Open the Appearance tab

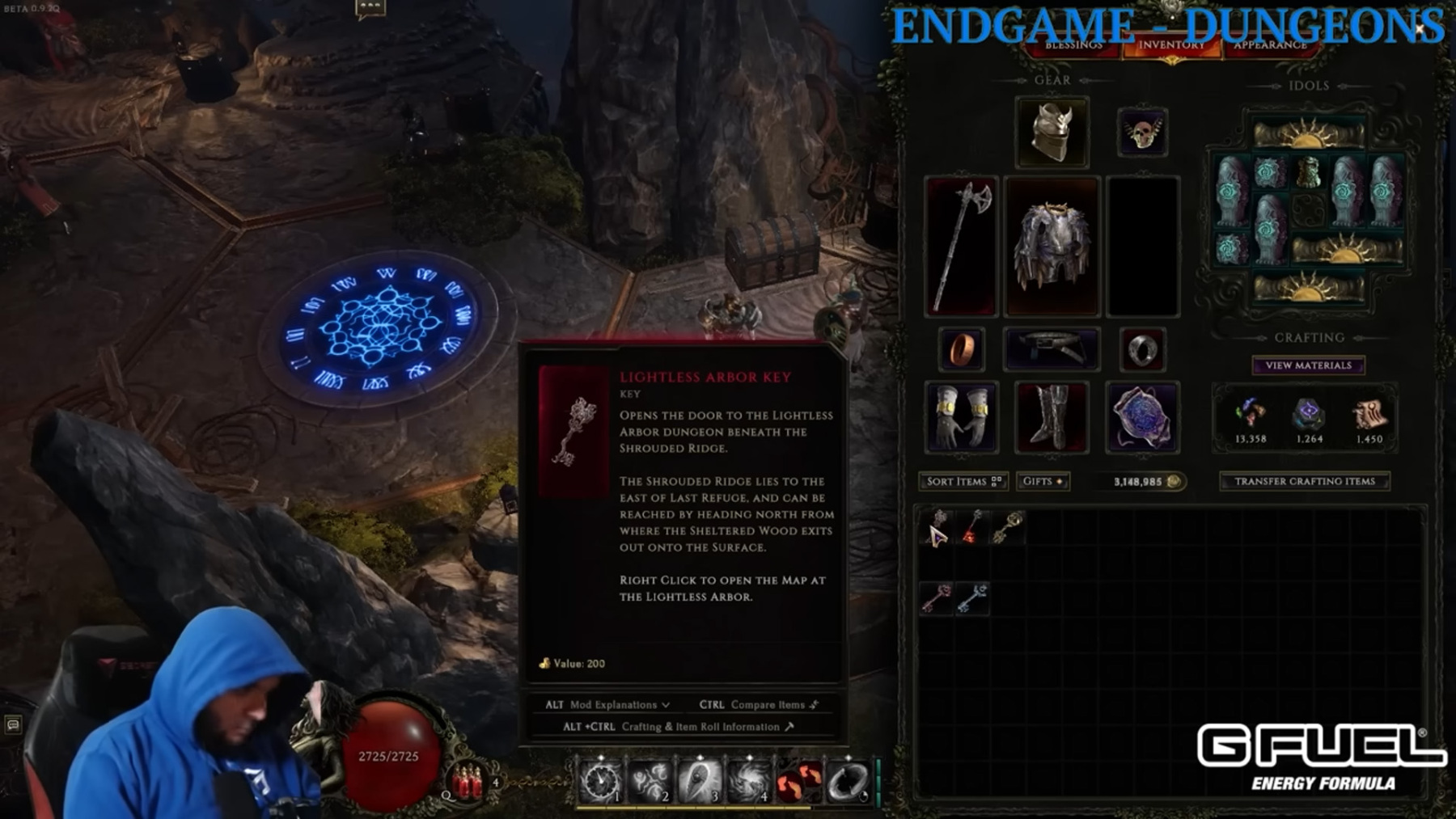click(1270, 45)
